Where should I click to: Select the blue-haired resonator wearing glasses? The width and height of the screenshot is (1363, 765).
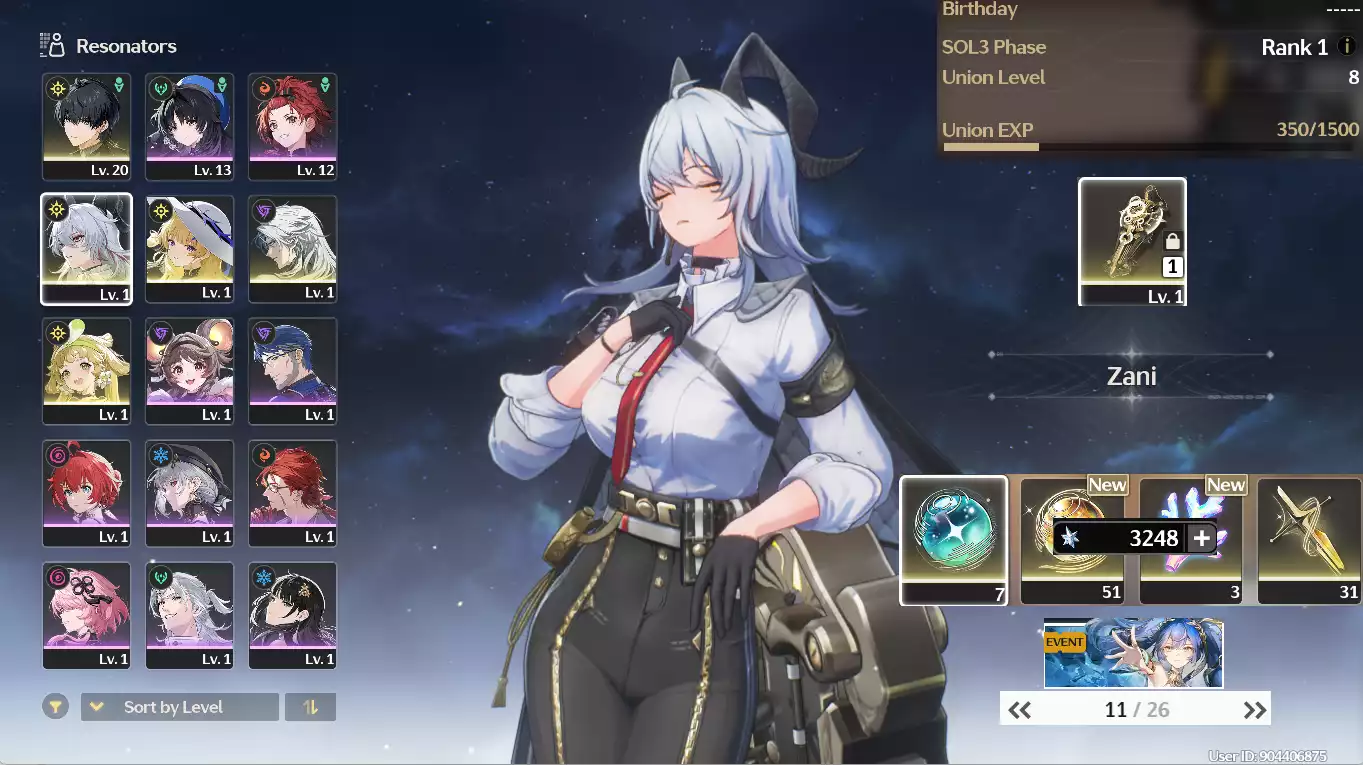click(x=292, y=371)
